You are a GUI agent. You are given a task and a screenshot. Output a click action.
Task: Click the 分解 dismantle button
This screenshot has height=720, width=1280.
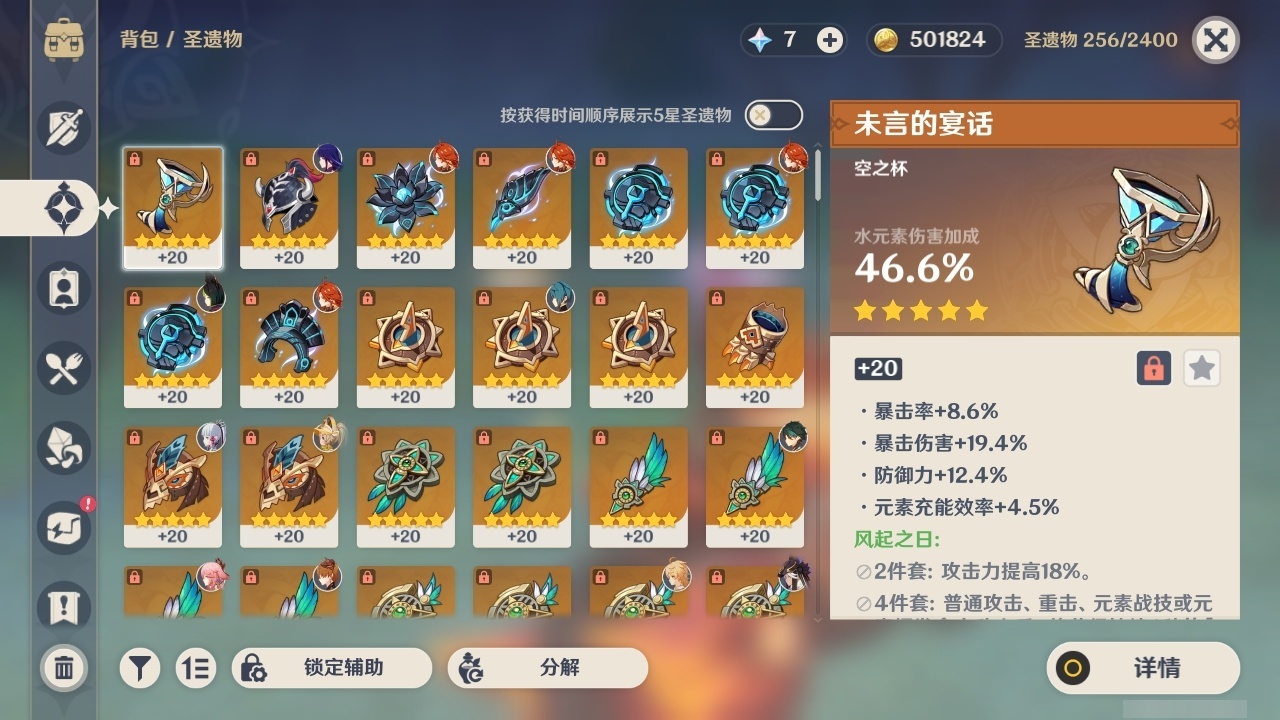click(x=550, y=668)
